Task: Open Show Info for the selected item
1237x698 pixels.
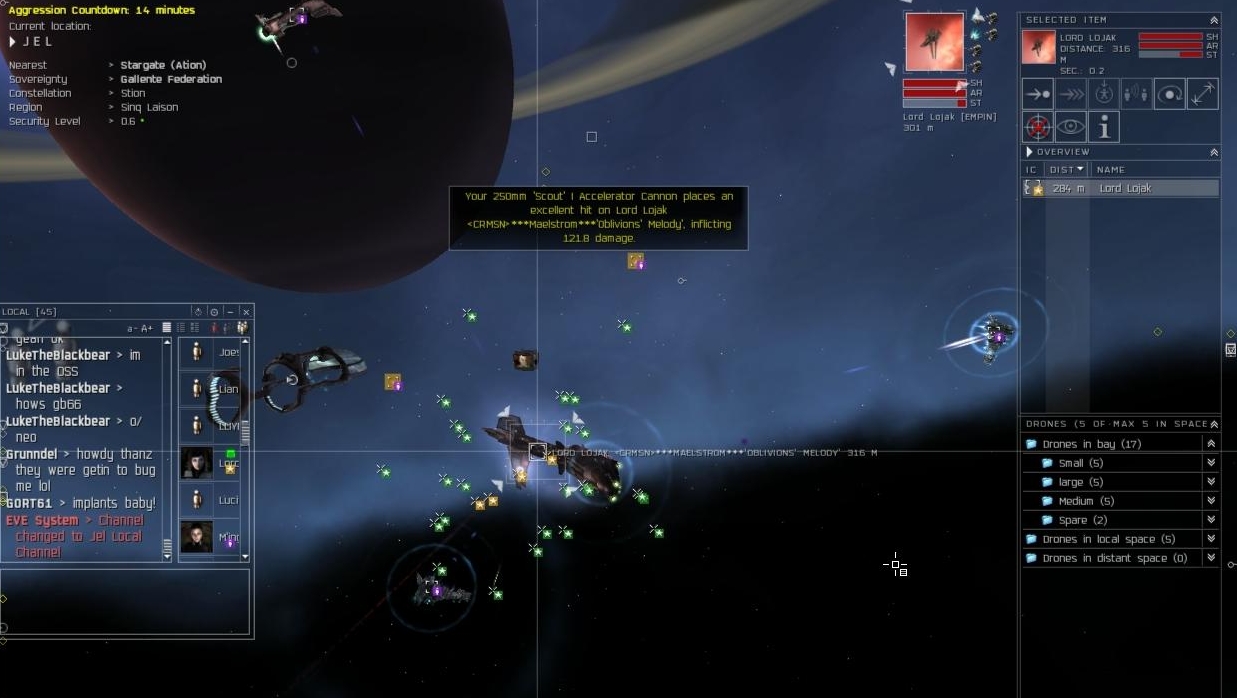Action: 1103,127
